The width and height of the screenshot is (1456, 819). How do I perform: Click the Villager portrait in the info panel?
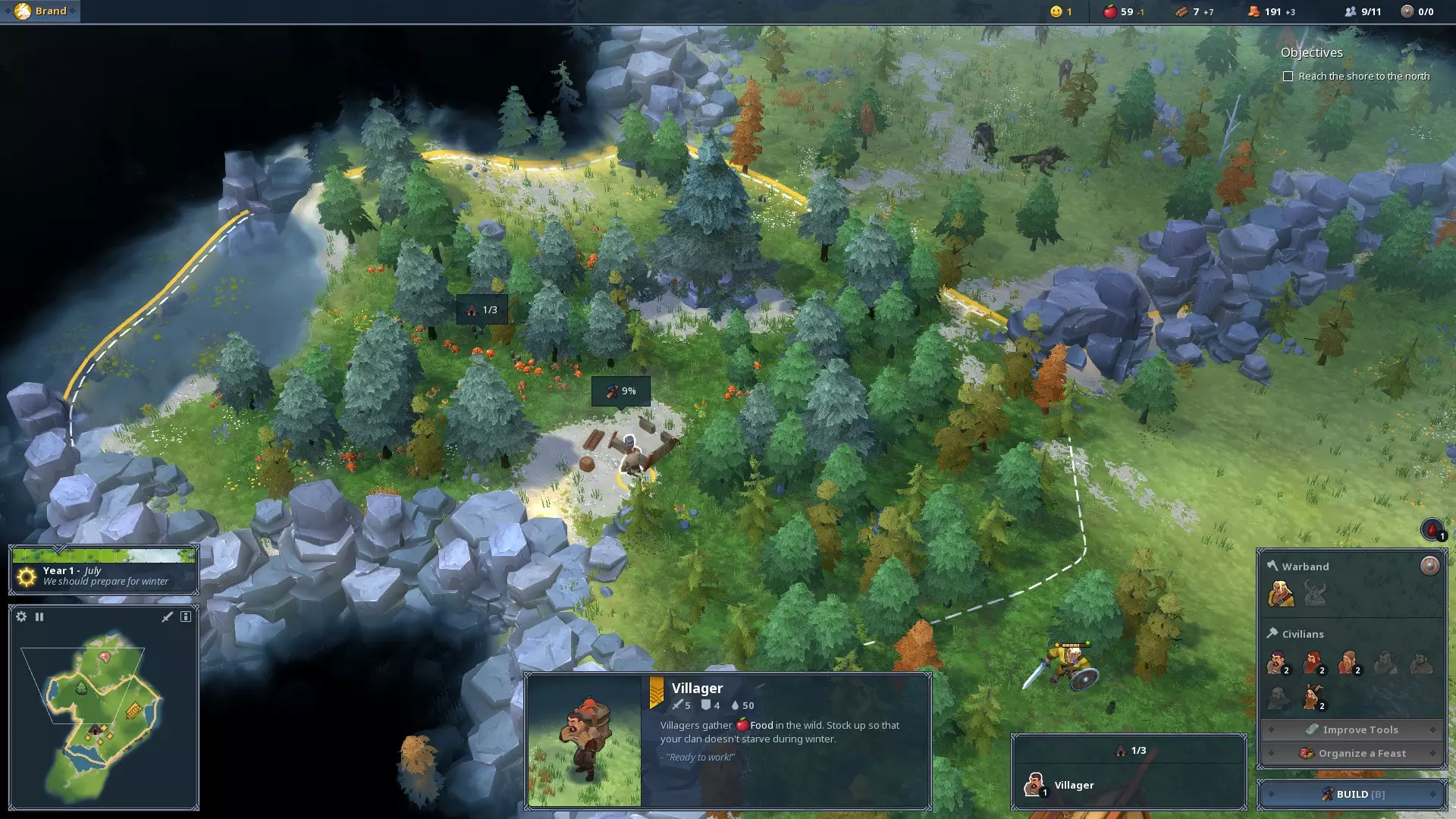point(584,740)
